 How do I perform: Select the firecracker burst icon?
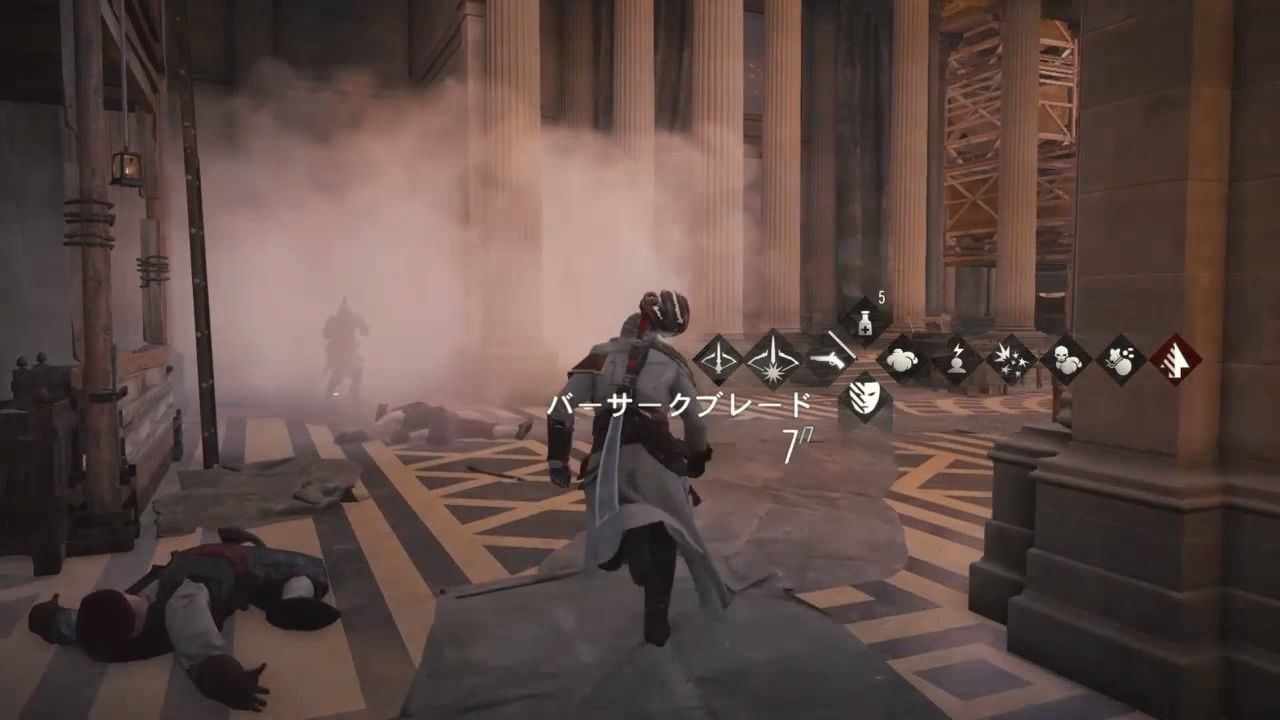(x=1011, y=360)
